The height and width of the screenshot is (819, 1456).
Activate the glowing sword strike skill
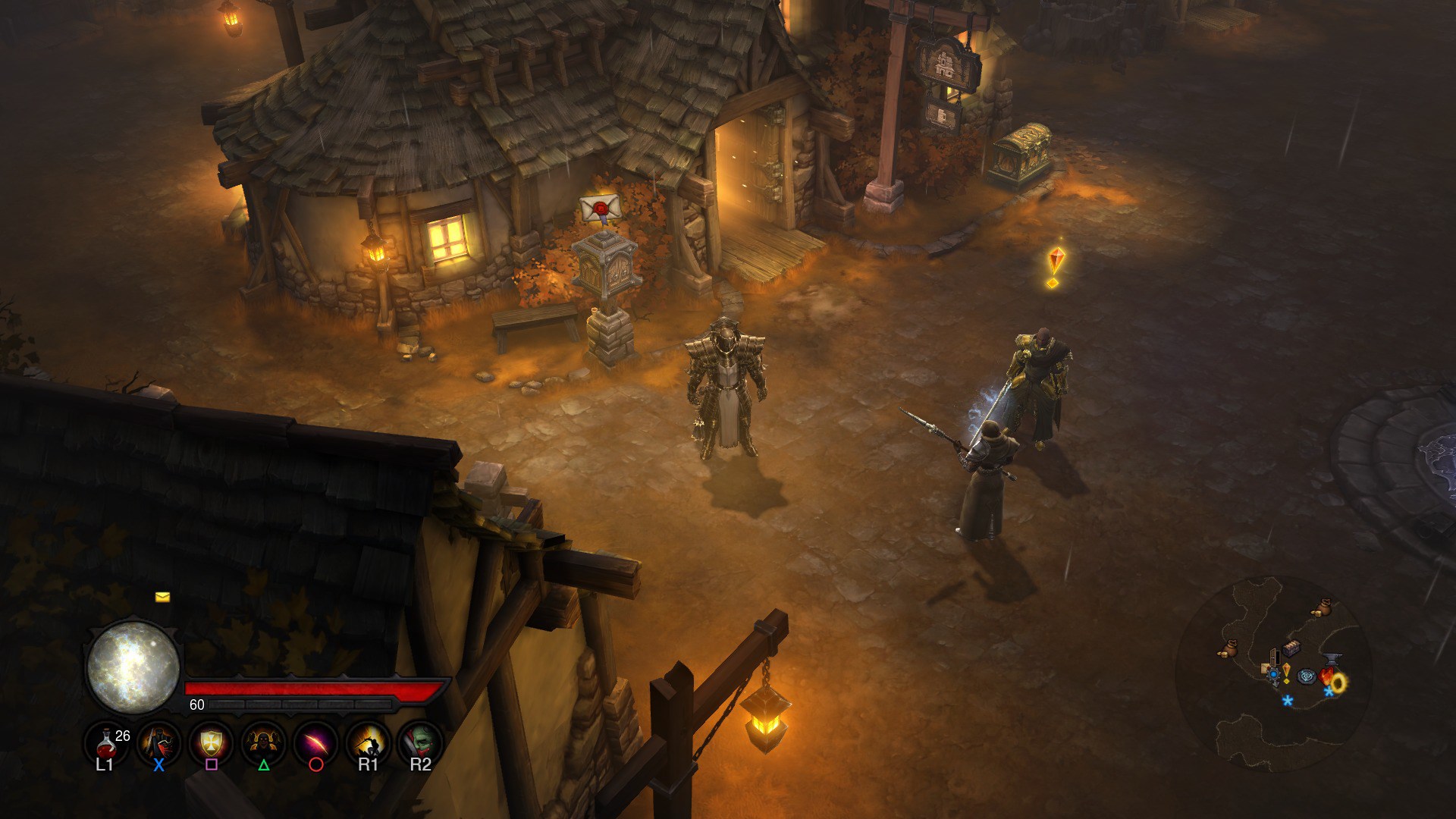(x=368, y=742)
